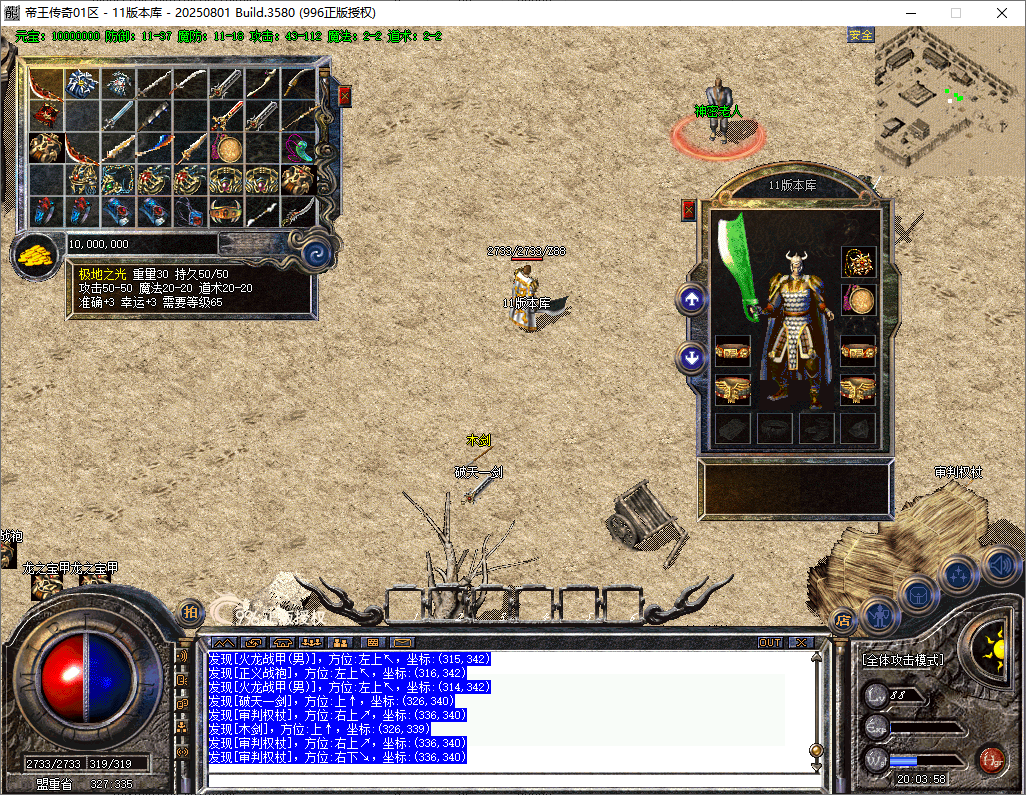This screenshot has width=1026, height=795.
Task: Click the red round button by clock
Action: (991, 758)
